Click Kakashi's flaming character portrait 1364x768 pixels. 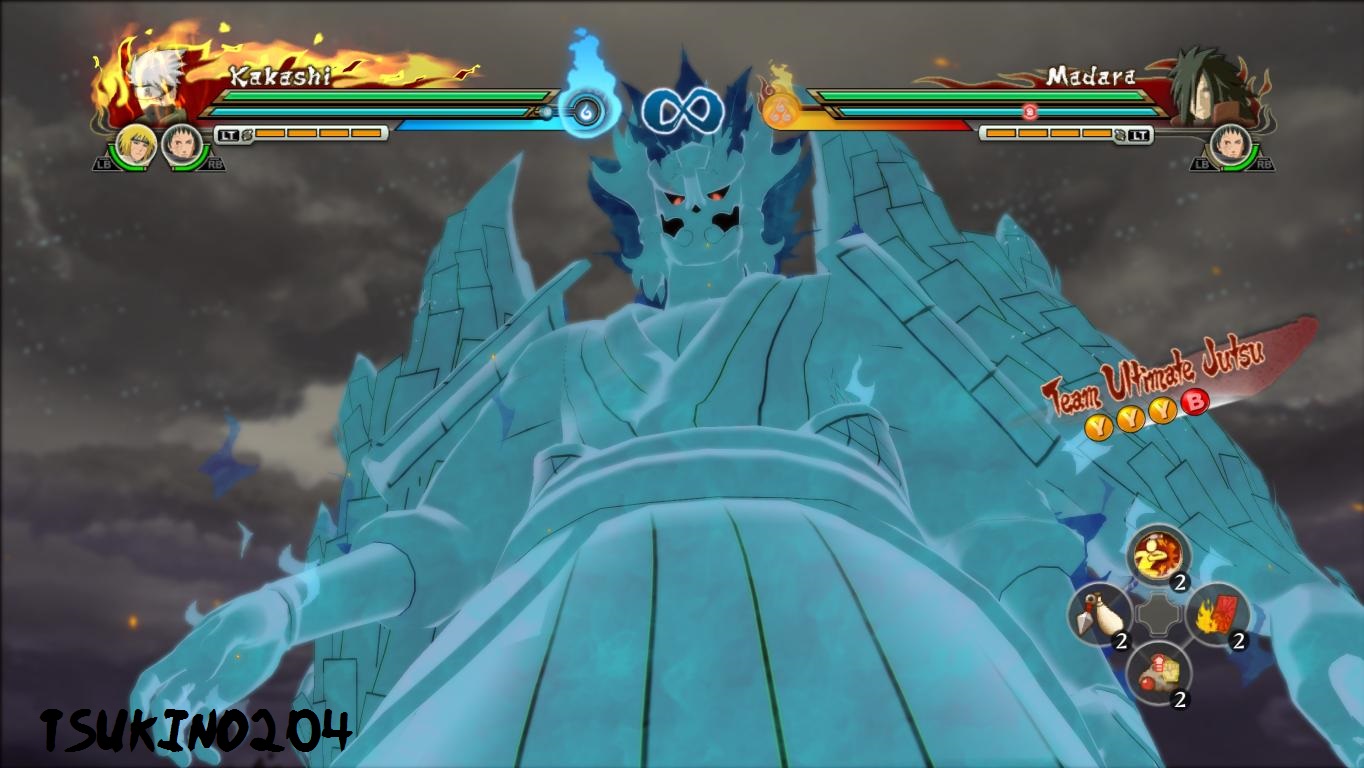point(150,80)
